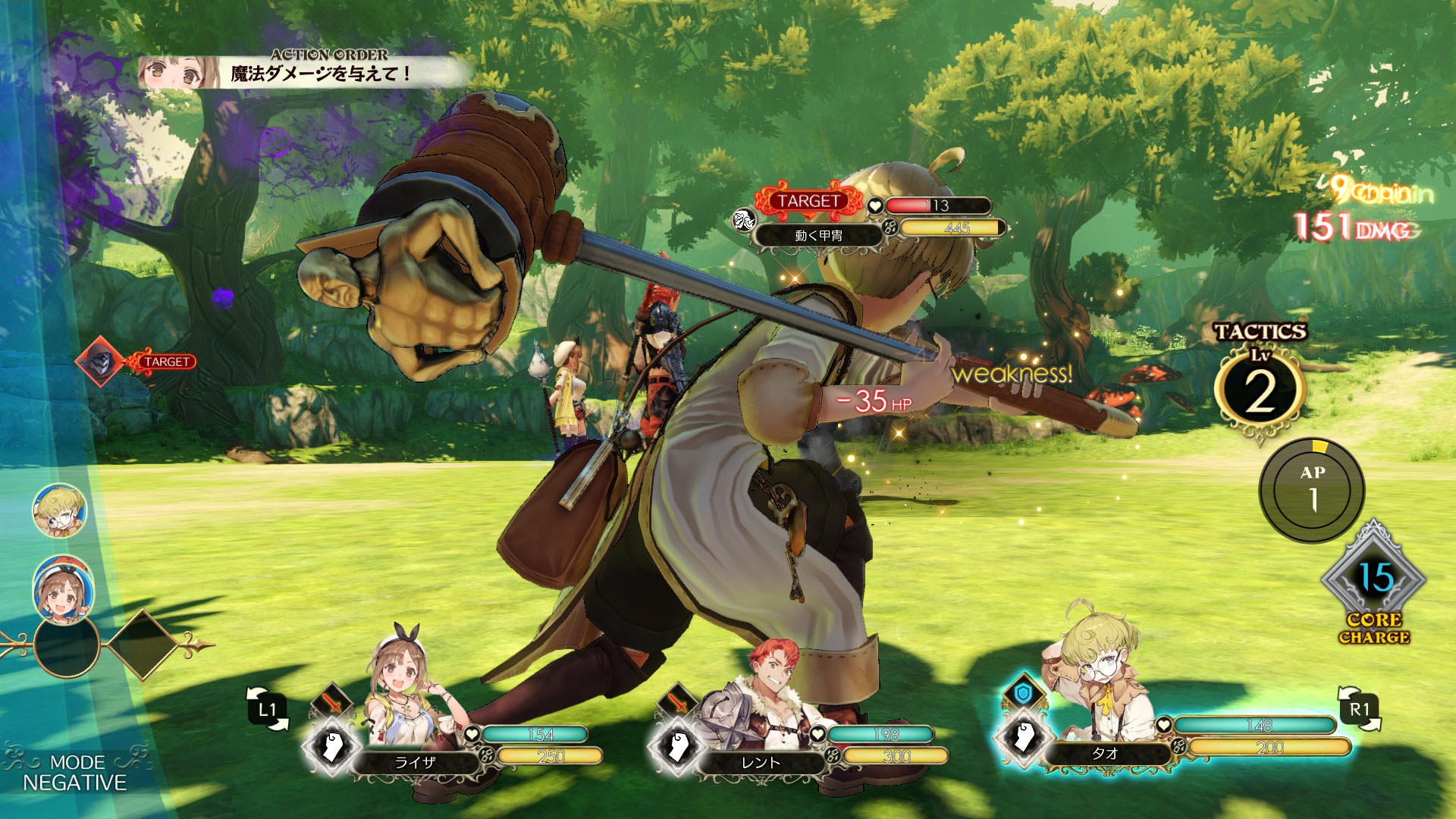Click Tao's turn-order portrait
Viewport: 1456px width, 819px height.
pos(59,510)
